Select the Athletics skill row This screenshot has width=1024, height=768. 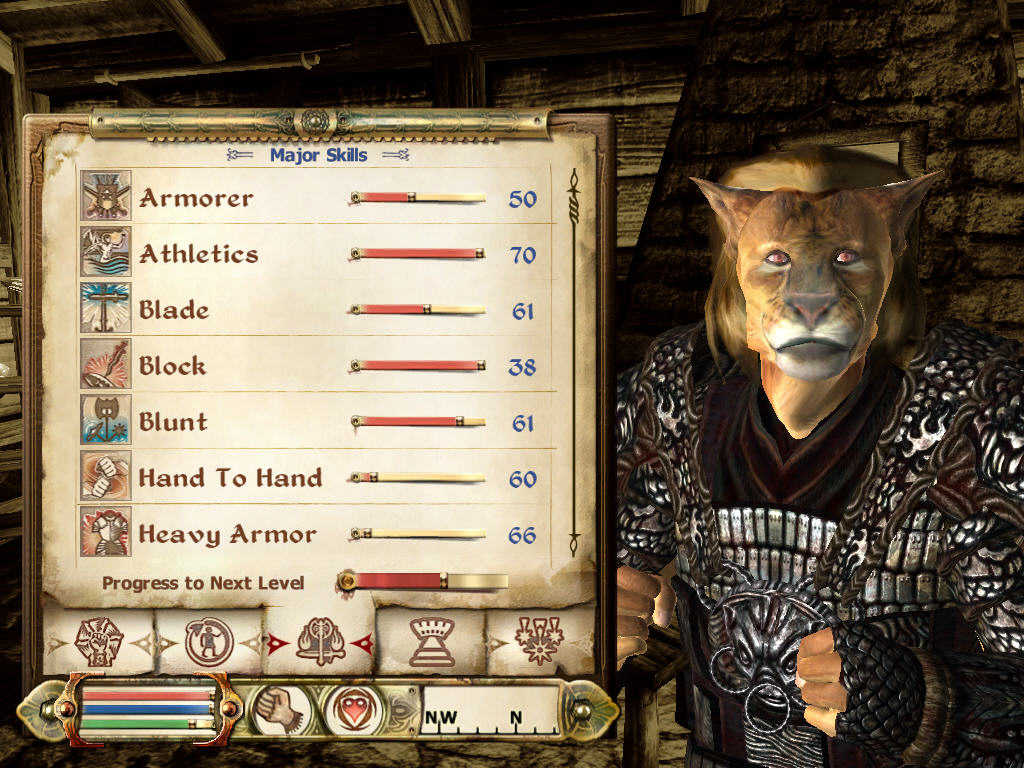pos(310,254)
